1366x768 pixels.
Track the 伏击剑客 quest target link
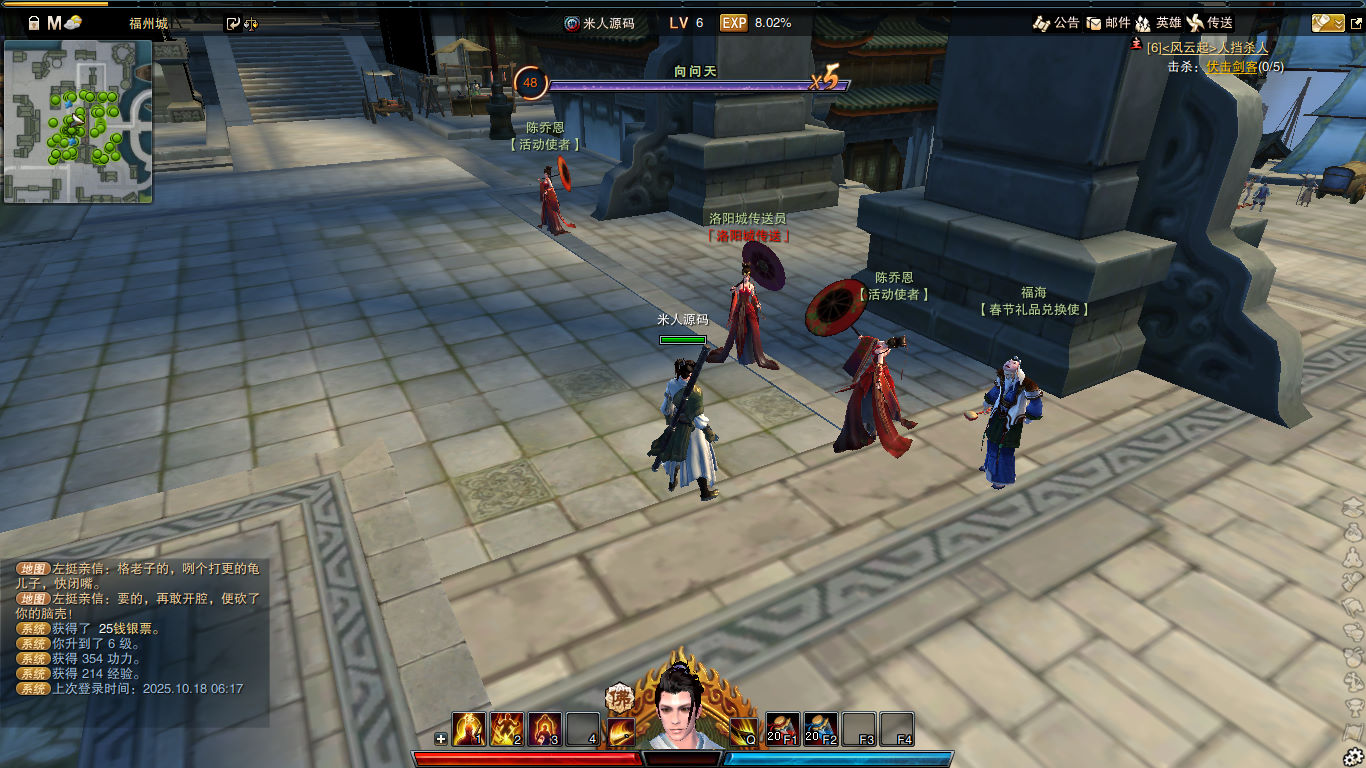point(1231,66)
